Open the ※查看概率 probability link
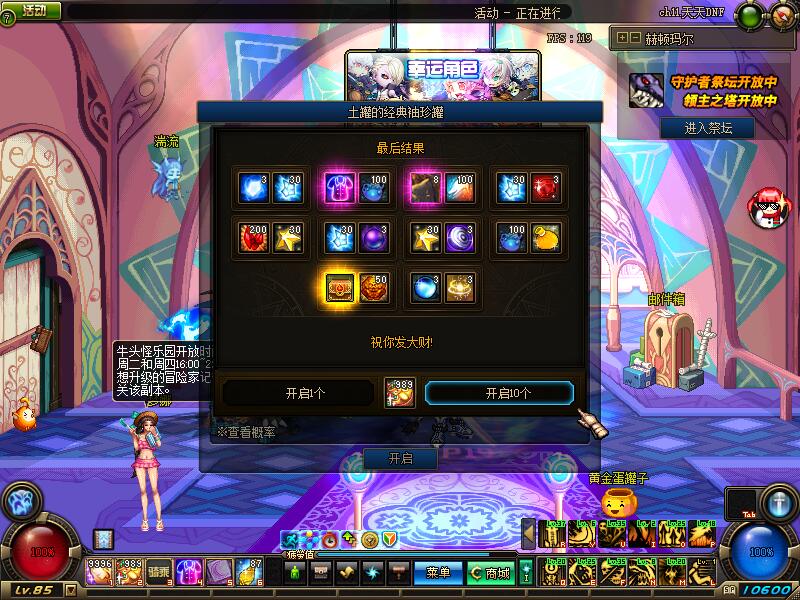Image resolution: width=800 pixels, height=600 pixels. [247, 432]
